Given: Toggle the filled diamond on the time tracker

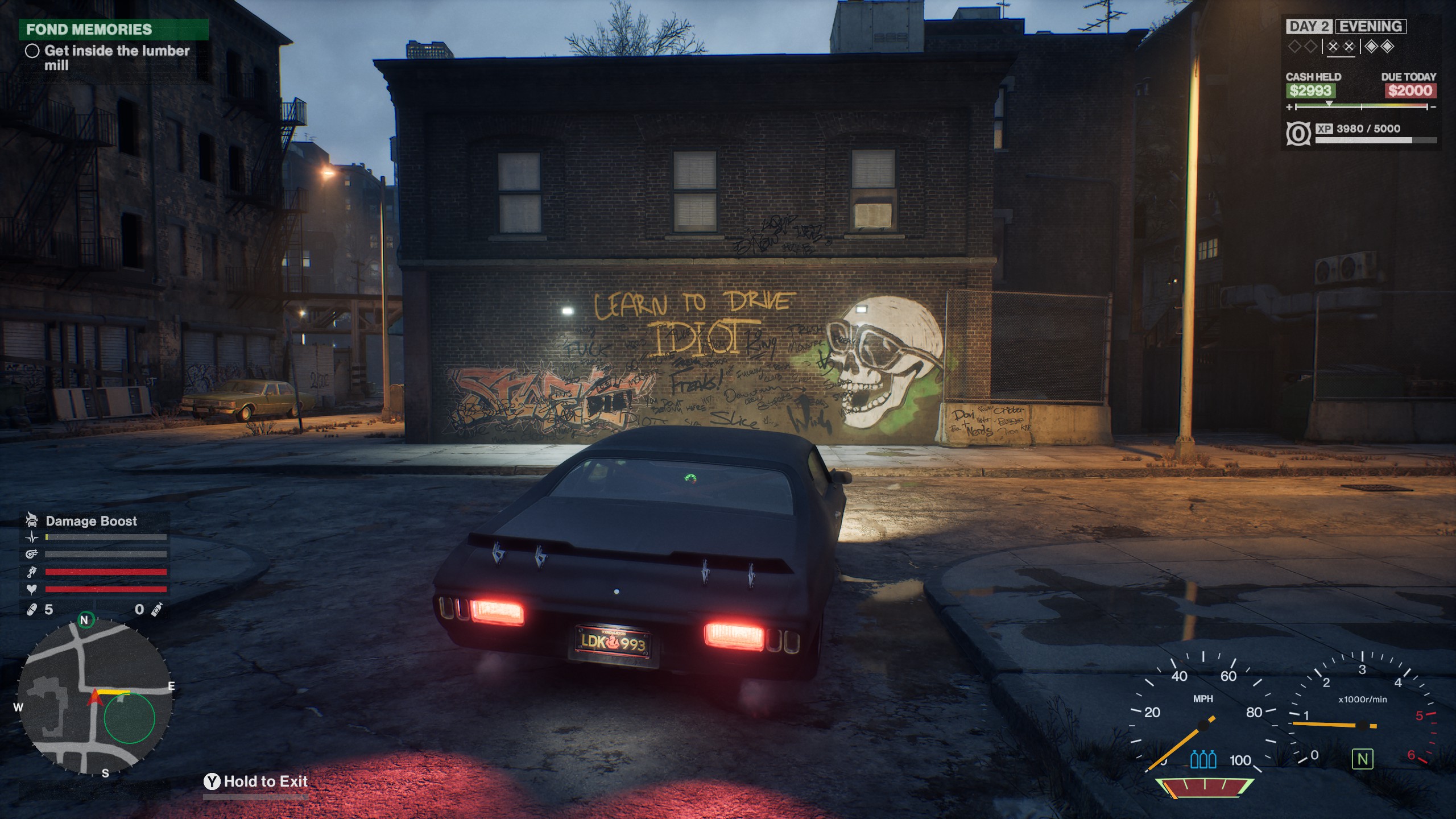Looking at the screenshot, I should pyautogui.click(x=1371, y=47).
